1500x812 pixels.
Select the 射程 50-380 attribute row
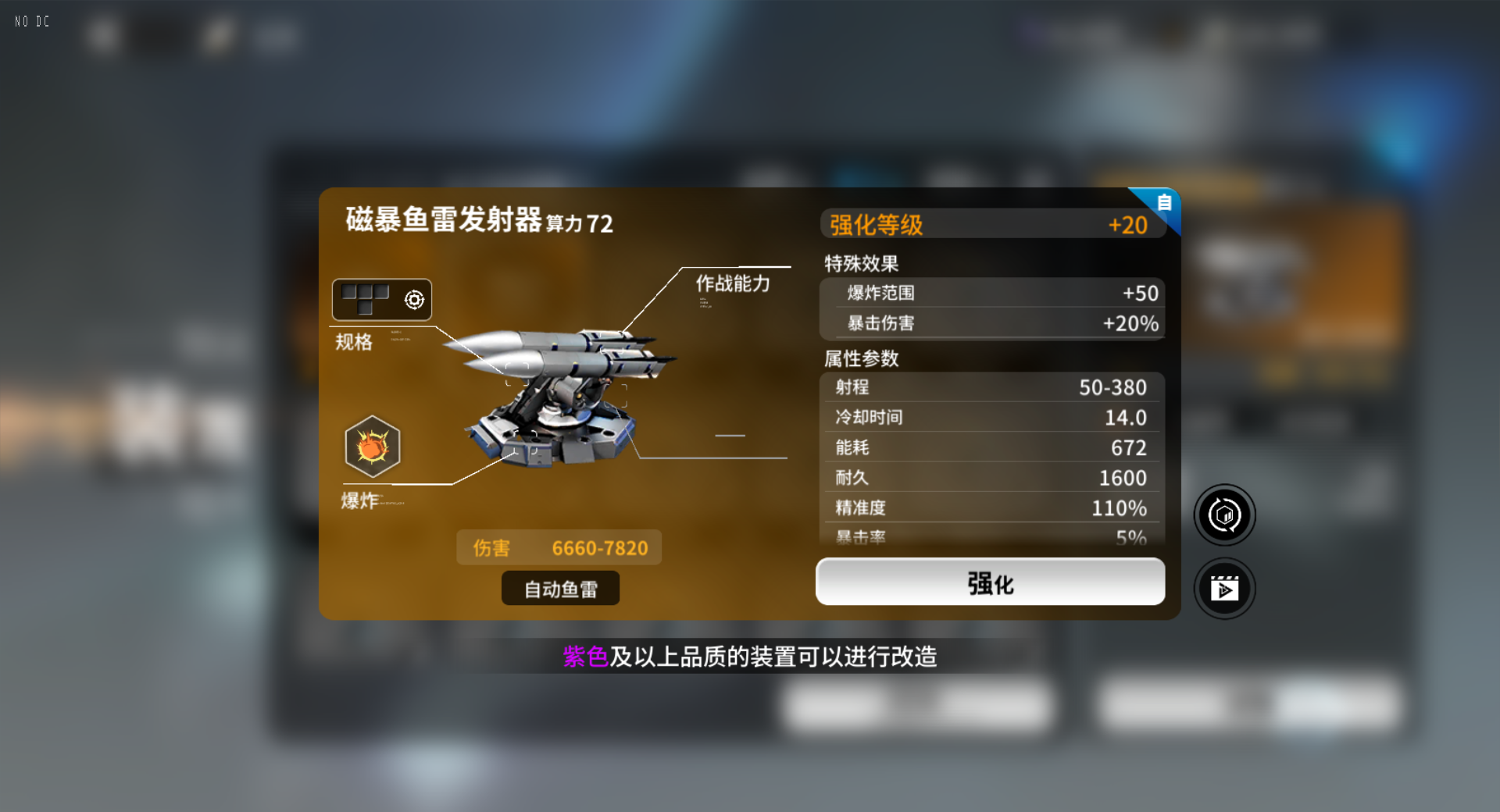point(991,387)
